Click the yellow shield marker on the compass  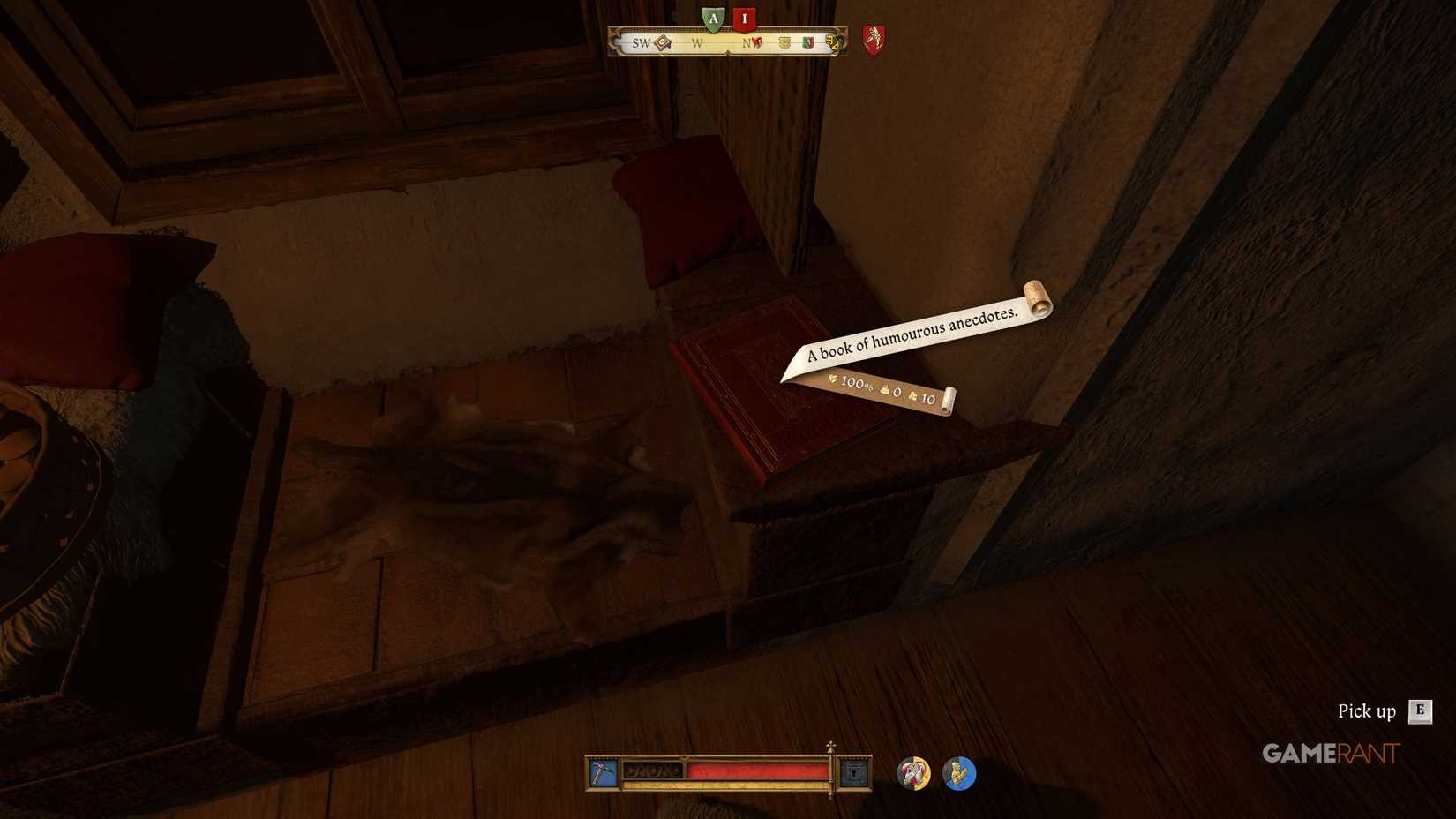pyautogui.click(x=784, y=43)
